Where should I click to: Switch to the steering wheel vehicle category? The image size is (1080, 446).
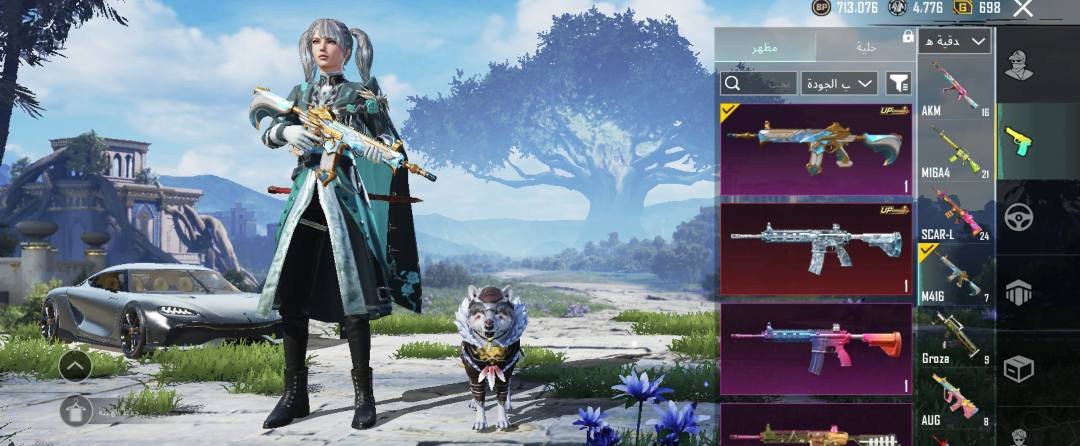point(1018,217)
